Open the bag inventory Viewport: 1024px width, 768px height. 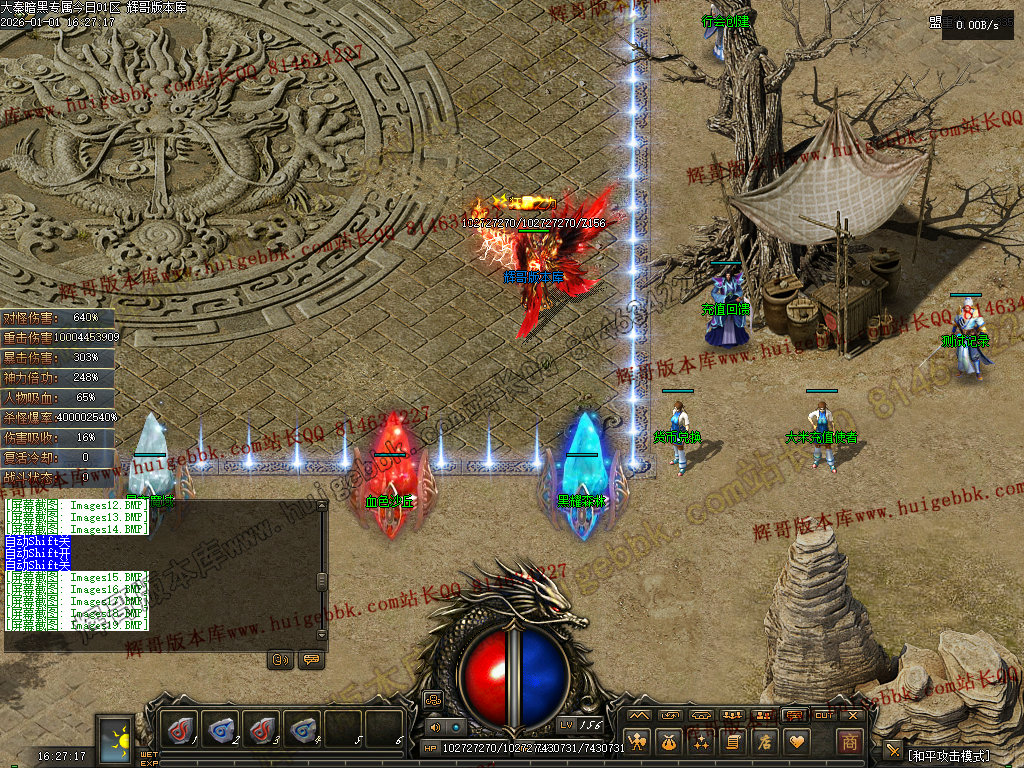[669, 742]
